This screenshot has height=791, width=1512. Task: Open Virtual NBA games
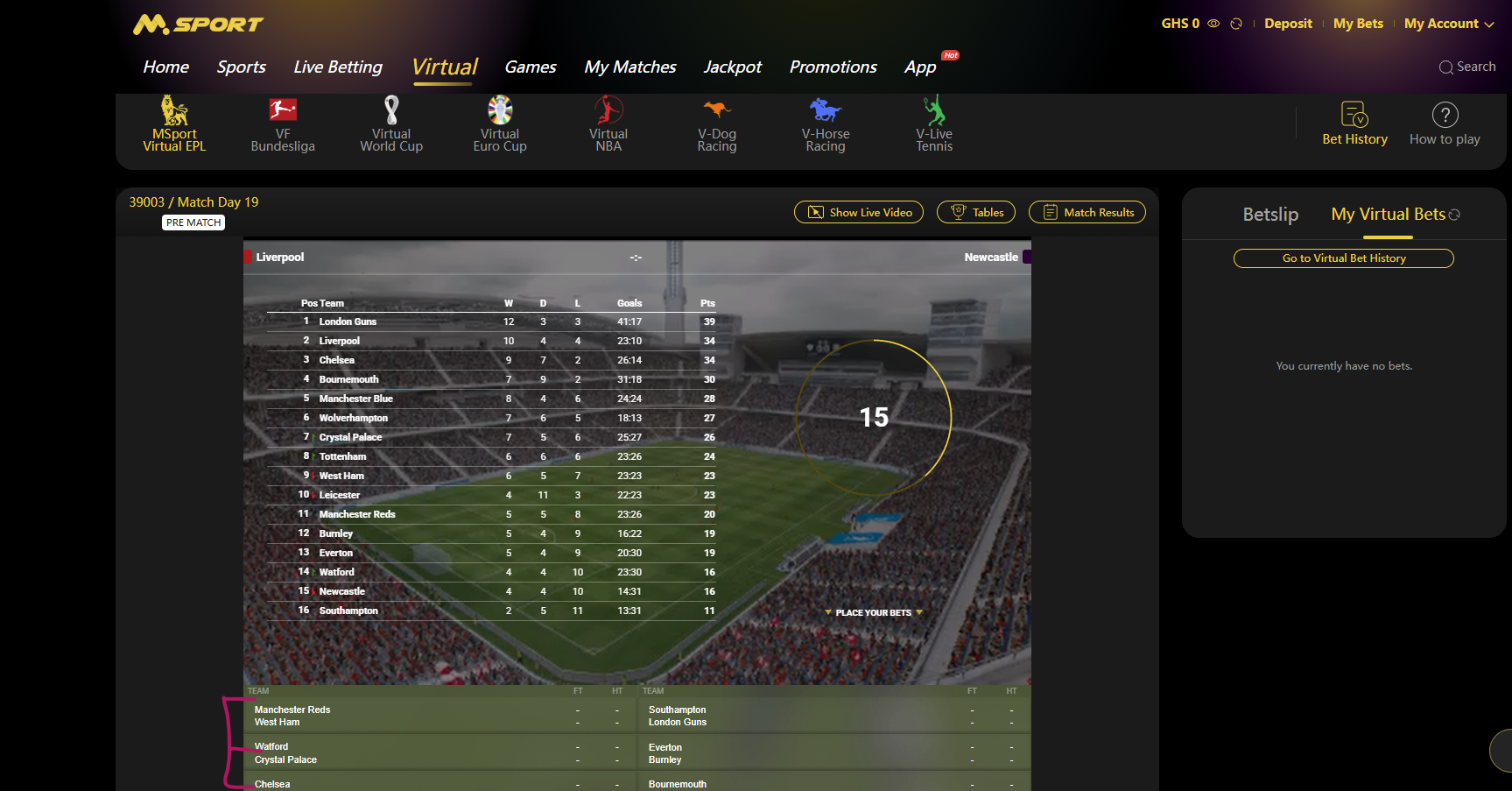click(x=608, y=124)
